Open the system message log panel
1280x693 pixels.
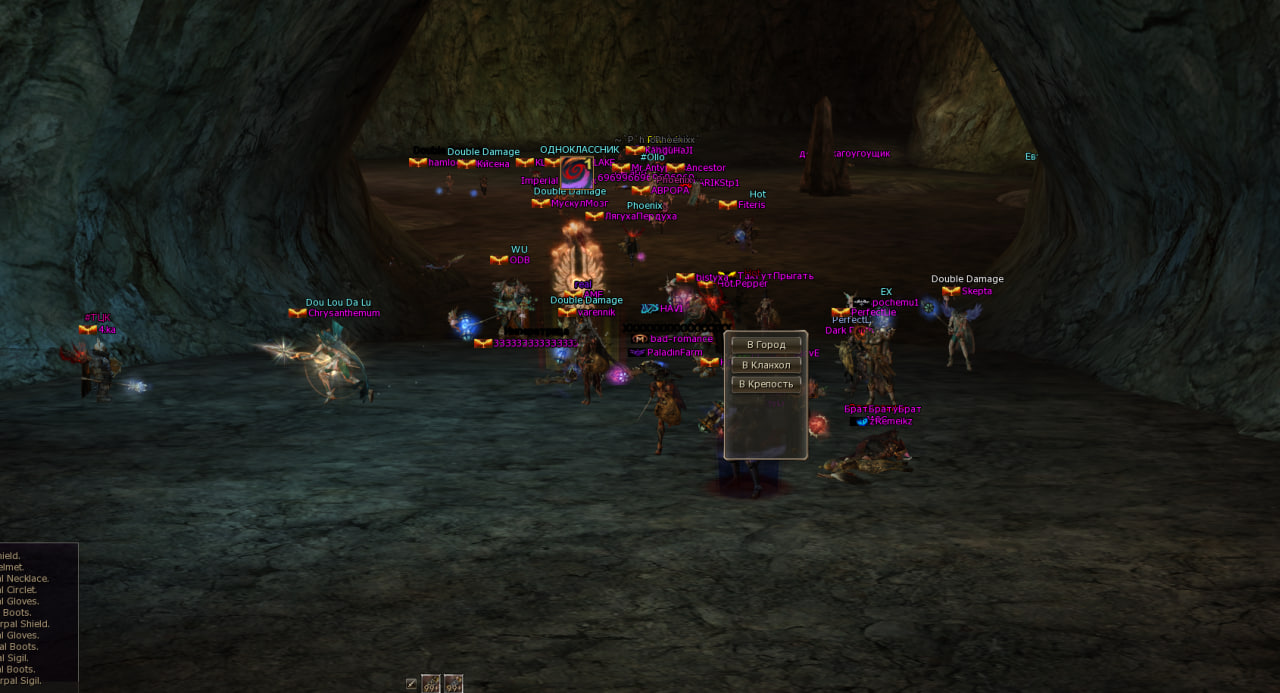[38, 615]
